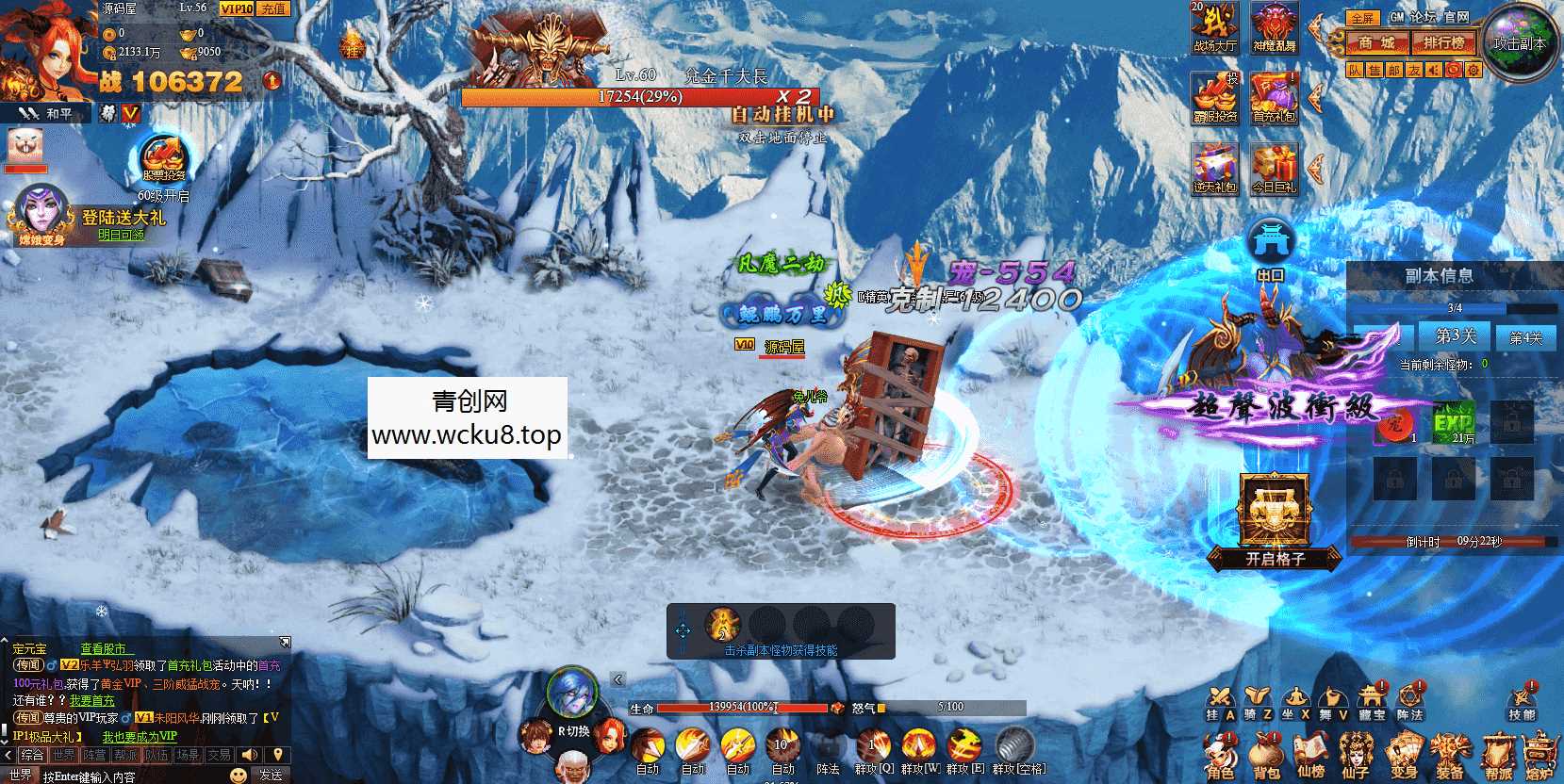This screenshot has width=1564, height=784.
Task: Click the 变身 transformation icon
Action: click(1405, 752)
